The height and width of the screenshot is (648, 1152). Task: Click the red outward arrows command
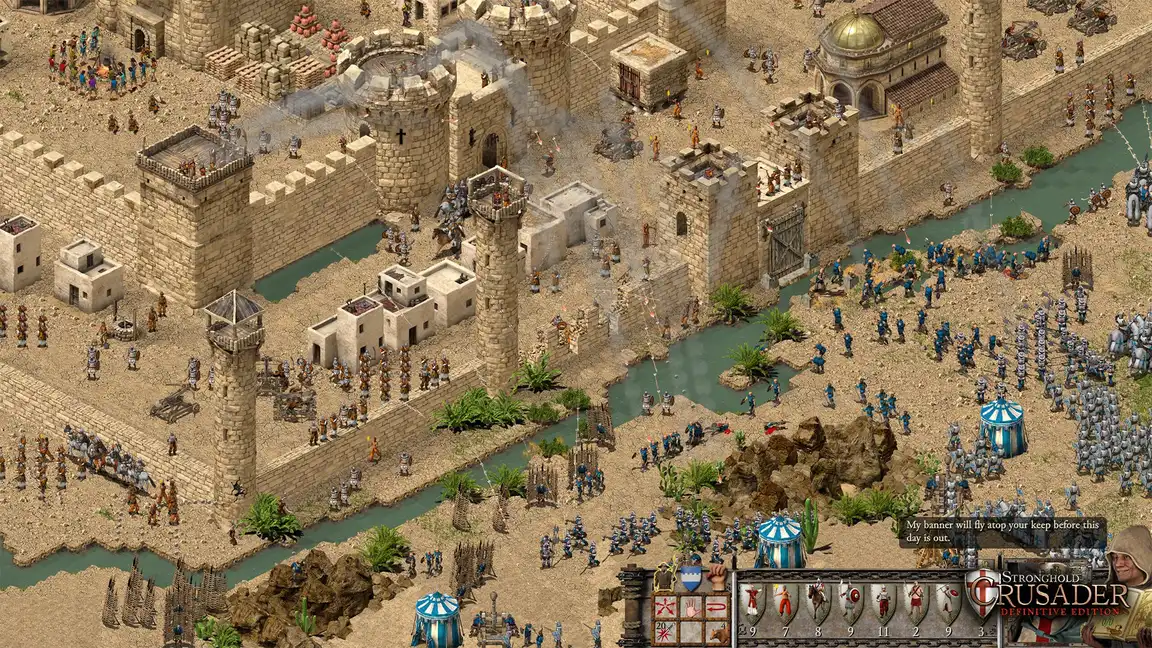[x=664, y=606]
